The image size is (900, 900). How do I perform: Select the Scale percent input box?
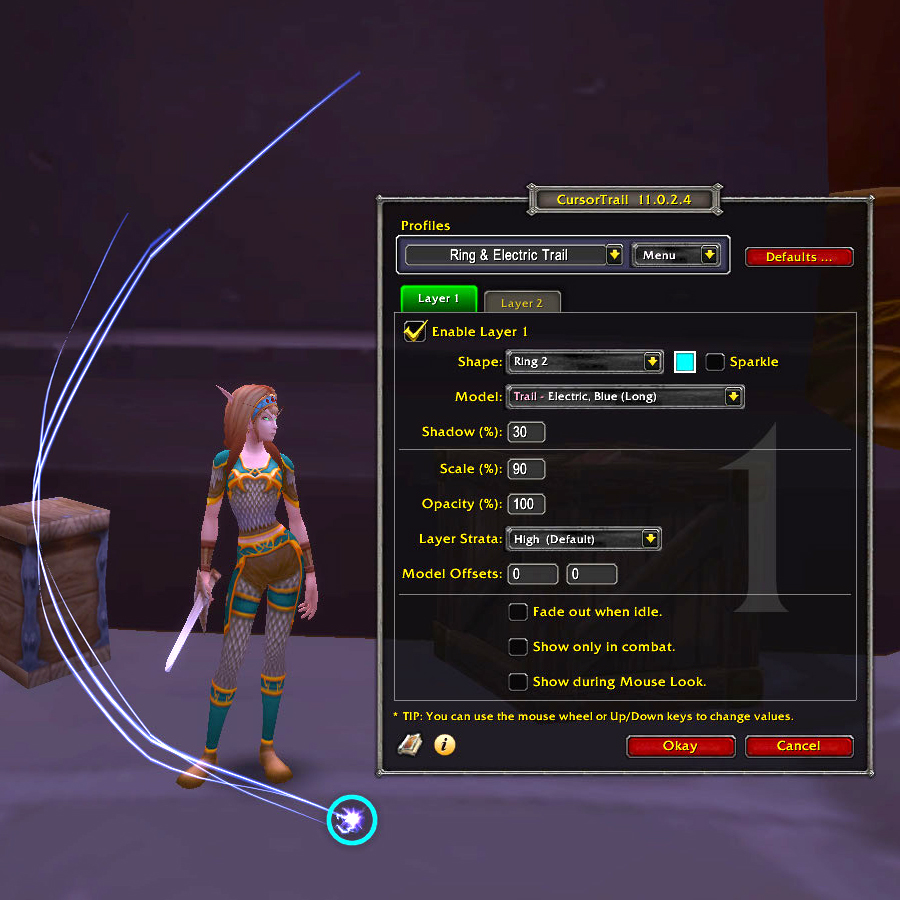(x=526, y=469)
